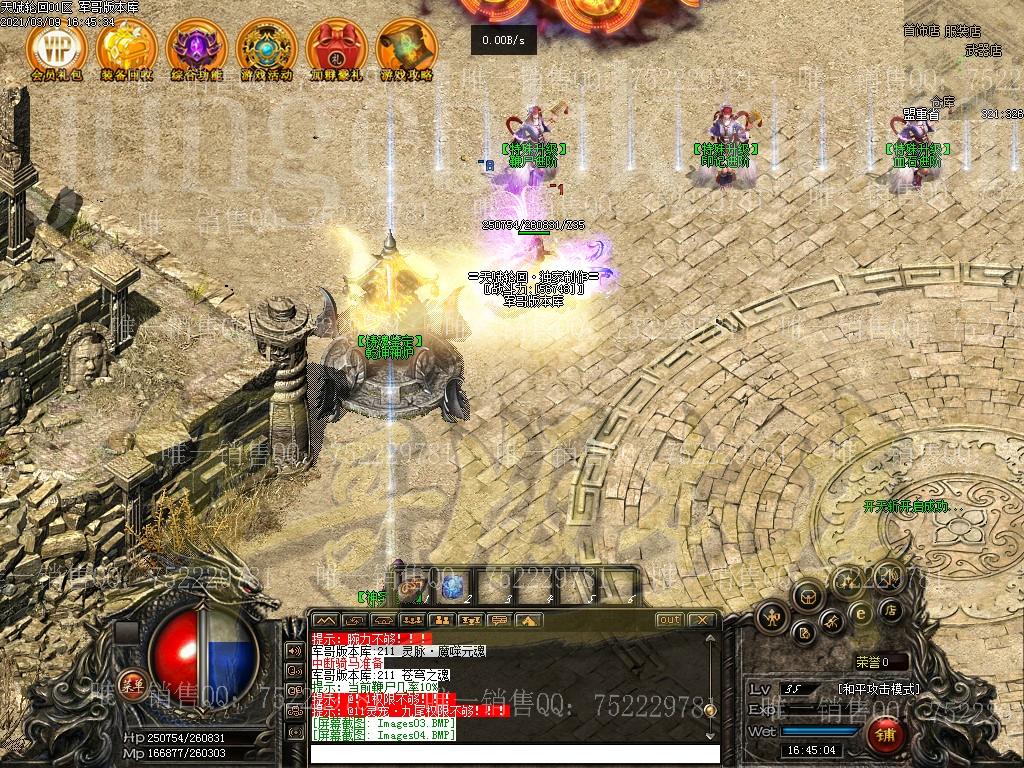Use the item in hotbar slot 1
This screenshot has height=768, width=1024.
coord(411,587)
